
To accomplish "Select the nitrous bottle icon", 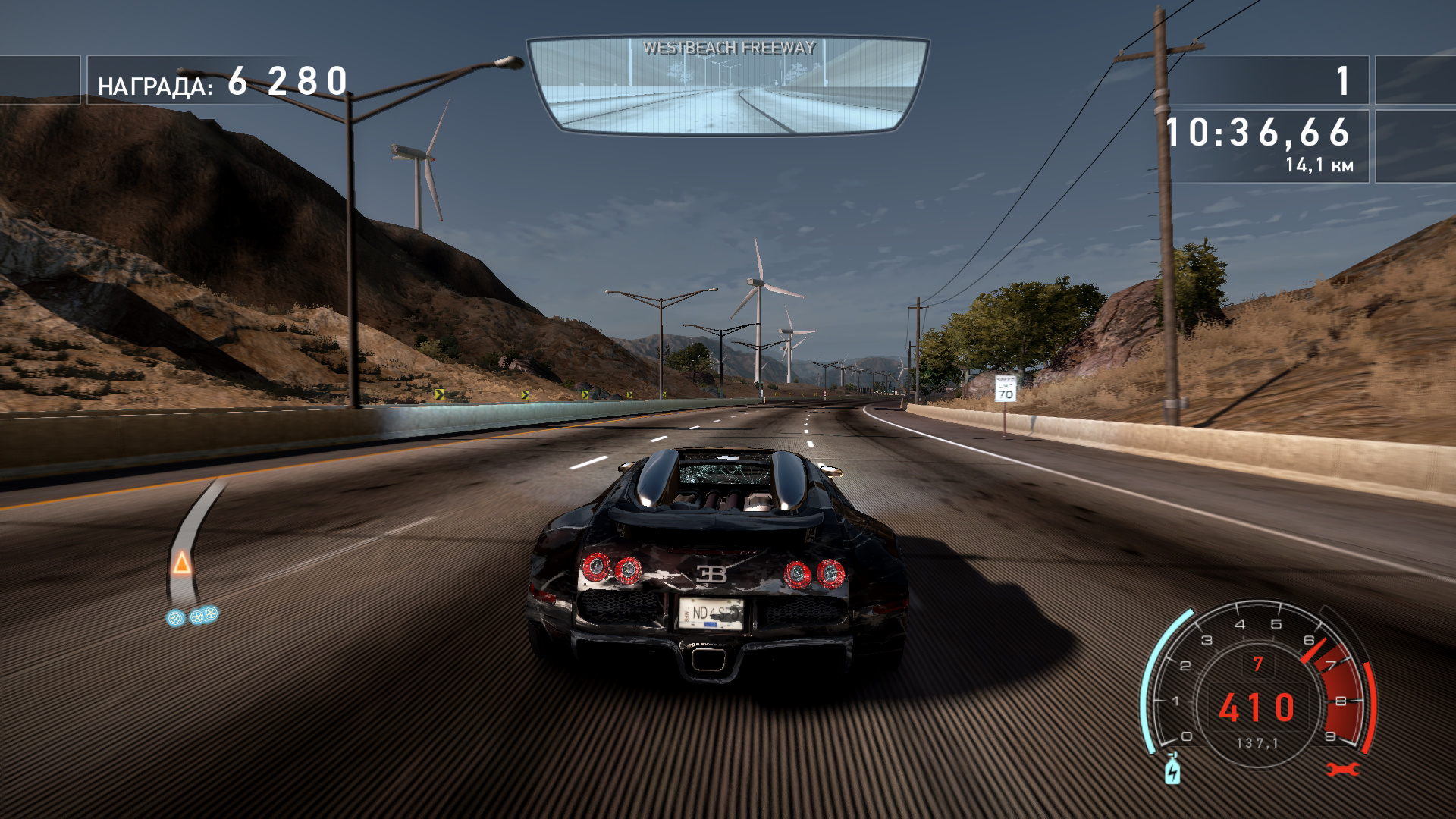I will (x=1172, y=770).
